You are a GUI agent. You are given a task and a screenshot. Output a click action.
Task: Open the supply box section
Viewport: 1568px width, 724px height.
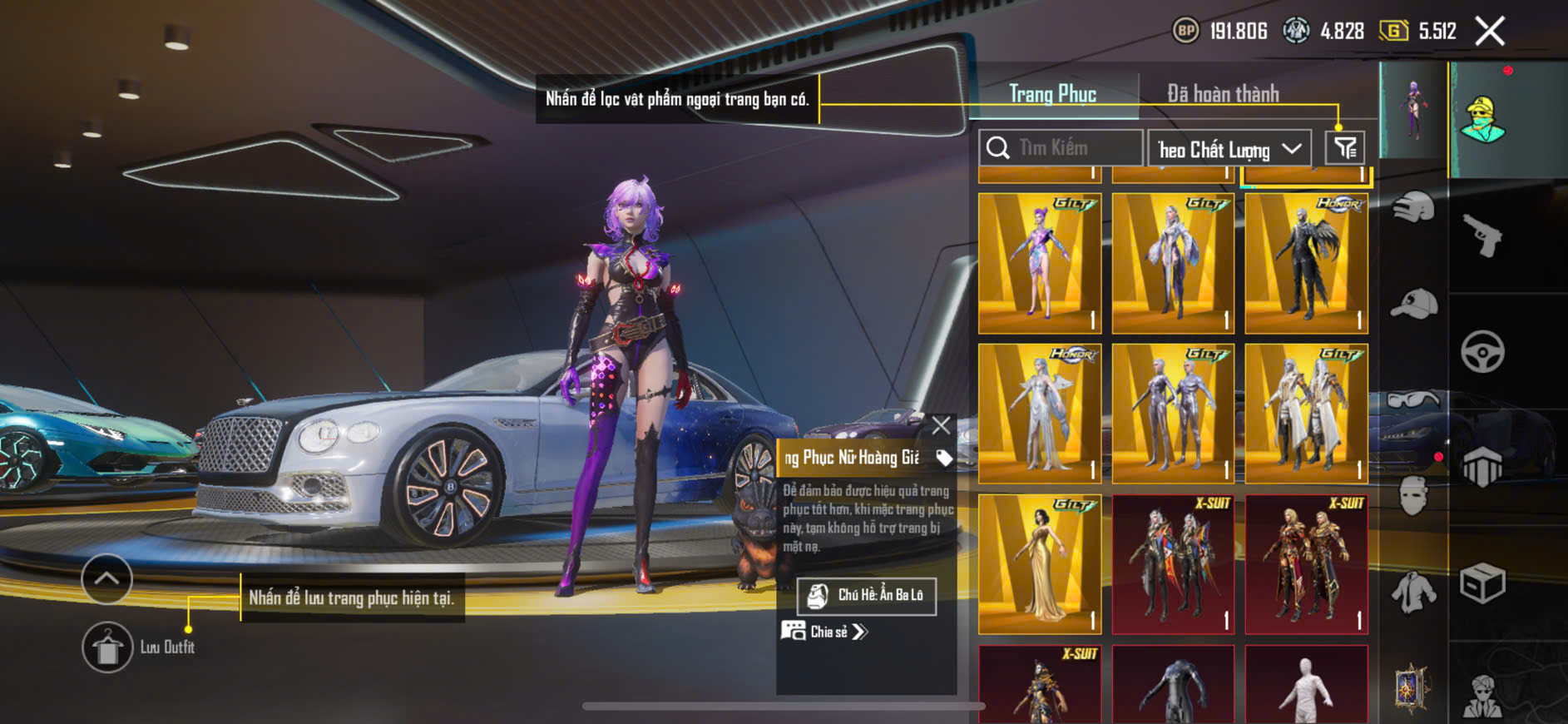point(1482,583)
